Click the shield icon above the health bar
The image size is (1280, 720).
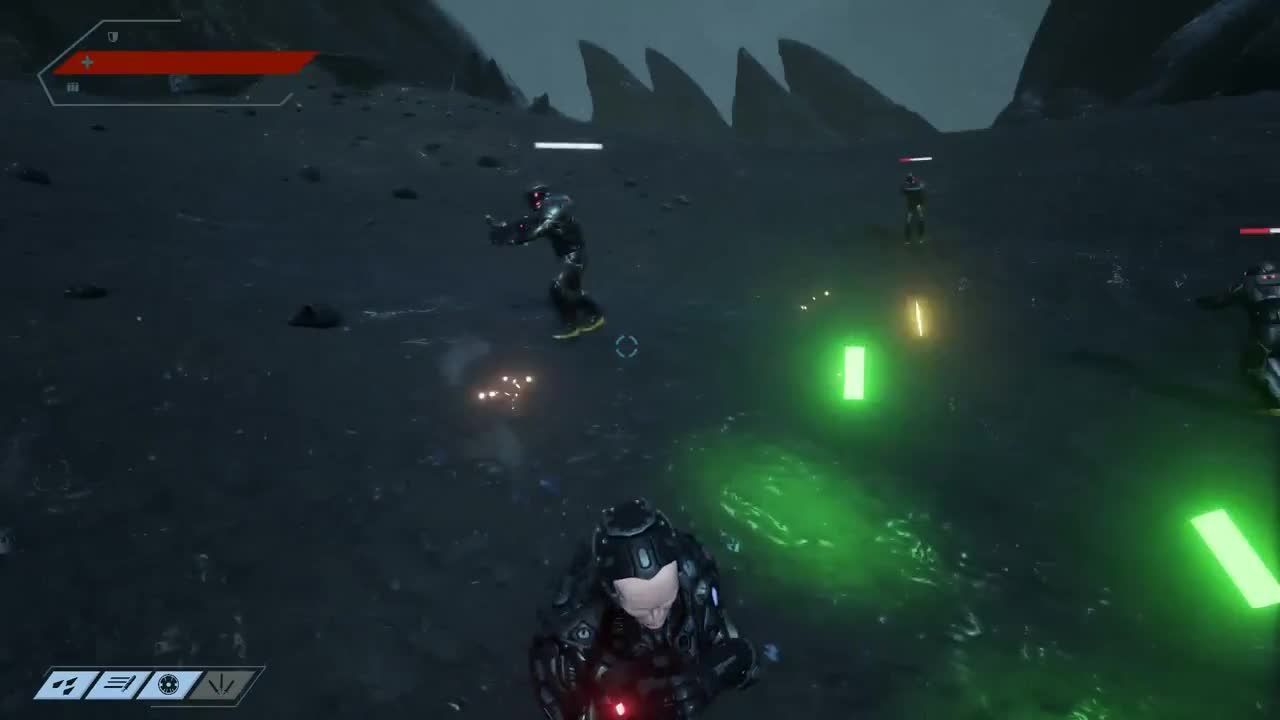(113, 38)
